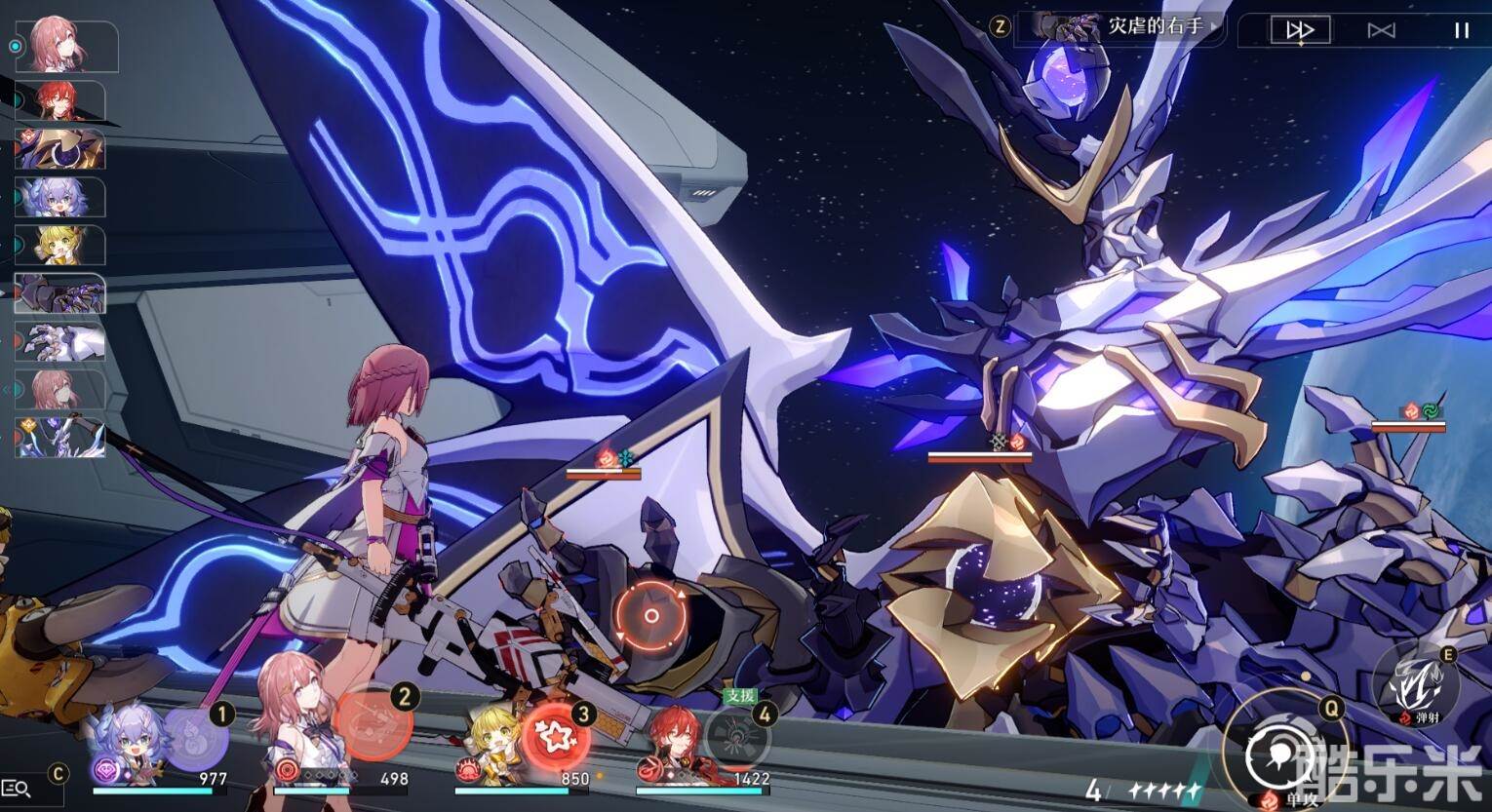The height and width of the screenshot is (812, 1492).
Task: Enable auto-battle mode
Action: click(1381, 30)
